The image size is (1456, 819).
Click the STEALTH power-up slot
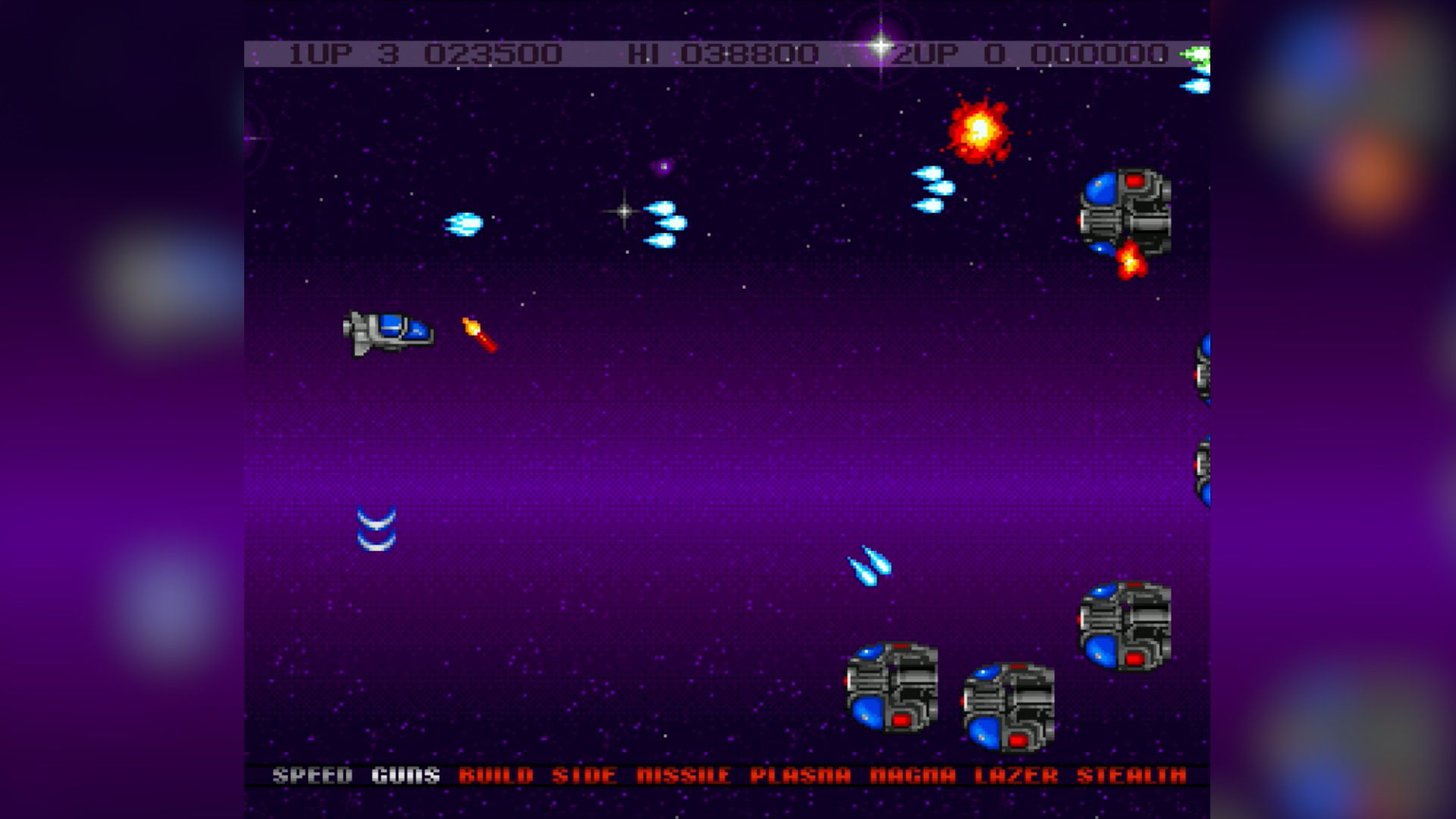coord(1131,775)
